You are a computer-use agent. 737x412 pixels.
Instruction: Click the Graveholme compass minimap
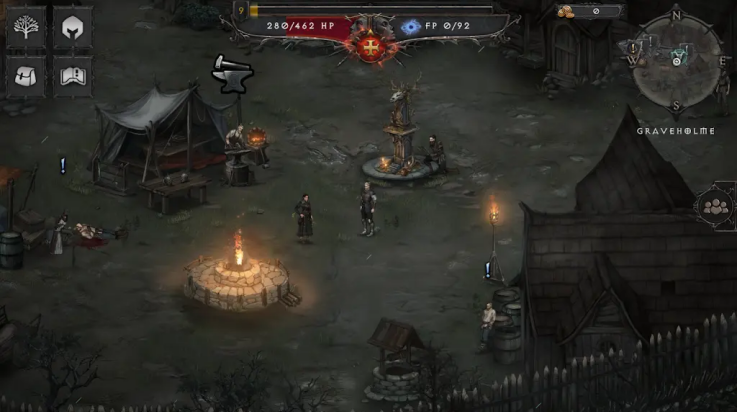tap(676, 62)
